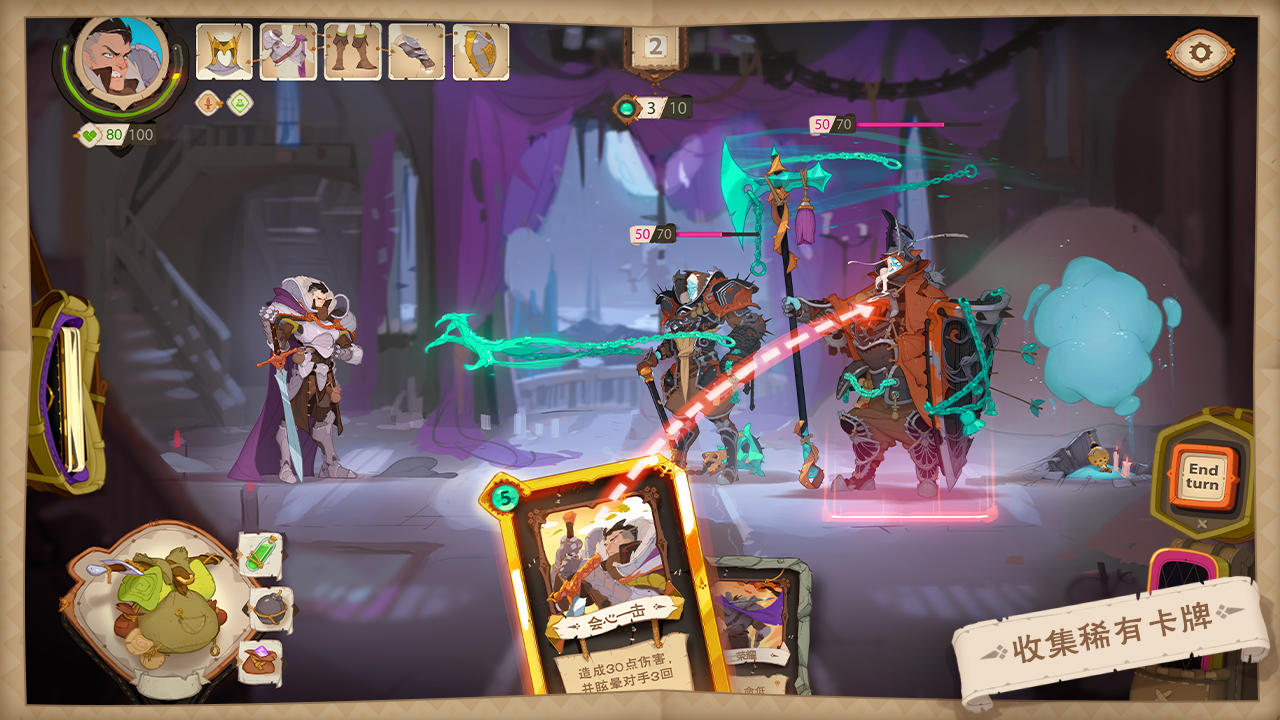Select the helmet equipment slot
1280x720 pixels.
click(222, 50)
